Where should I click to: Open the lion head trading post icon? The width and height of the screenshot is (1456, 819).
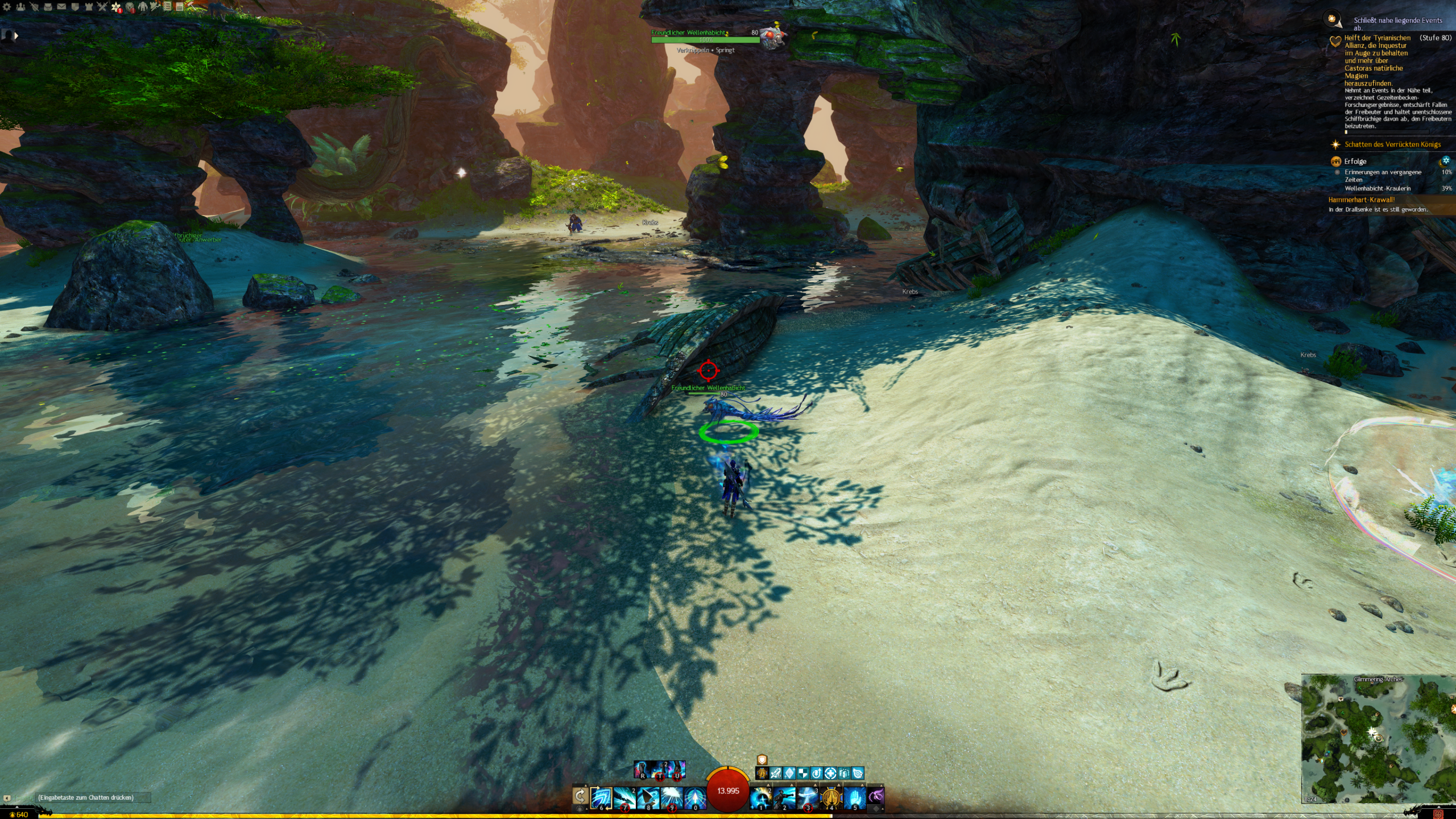click(130, 7)
